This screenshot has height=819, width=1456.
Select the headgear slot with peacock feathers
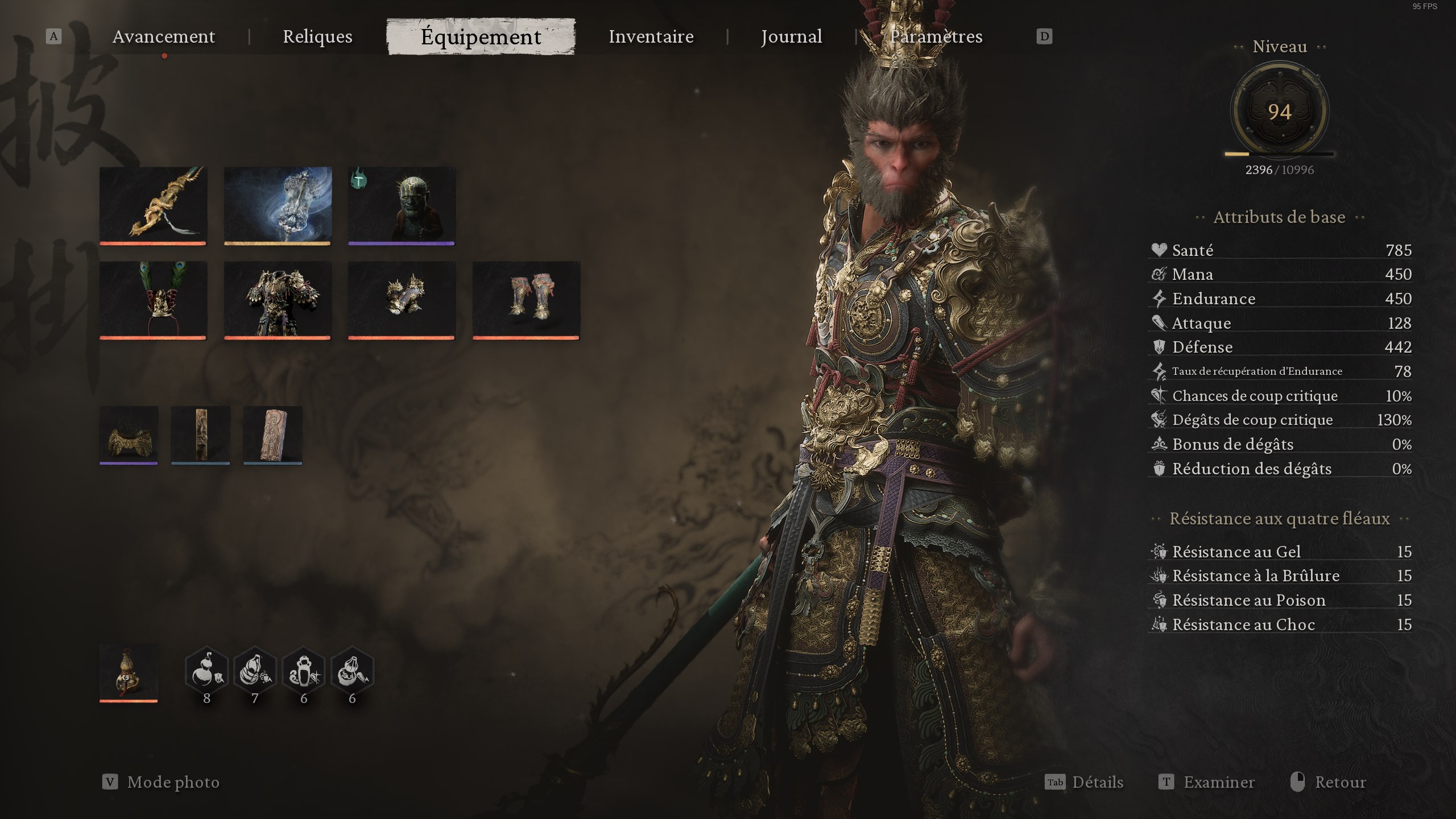(154, 300)
